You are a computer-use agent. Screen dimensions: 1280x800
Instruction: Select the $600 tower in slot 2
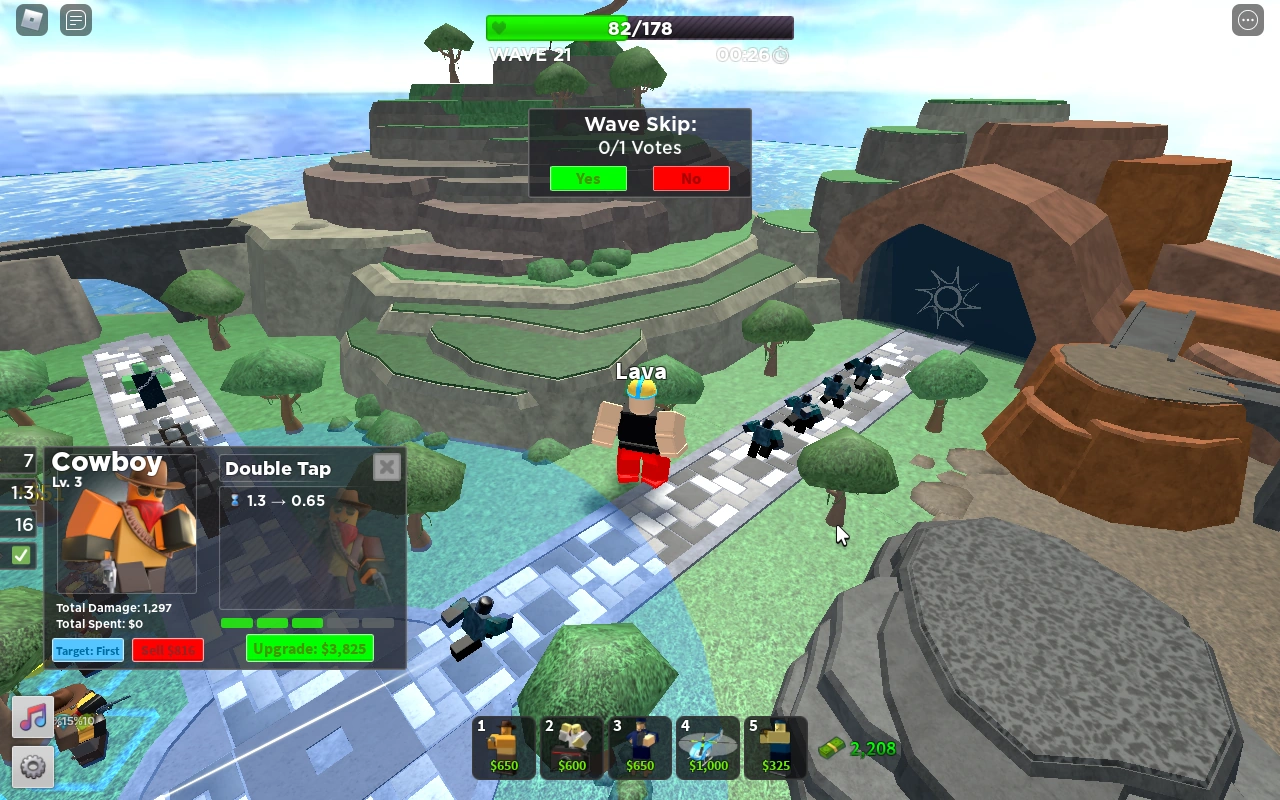[571, 747]
